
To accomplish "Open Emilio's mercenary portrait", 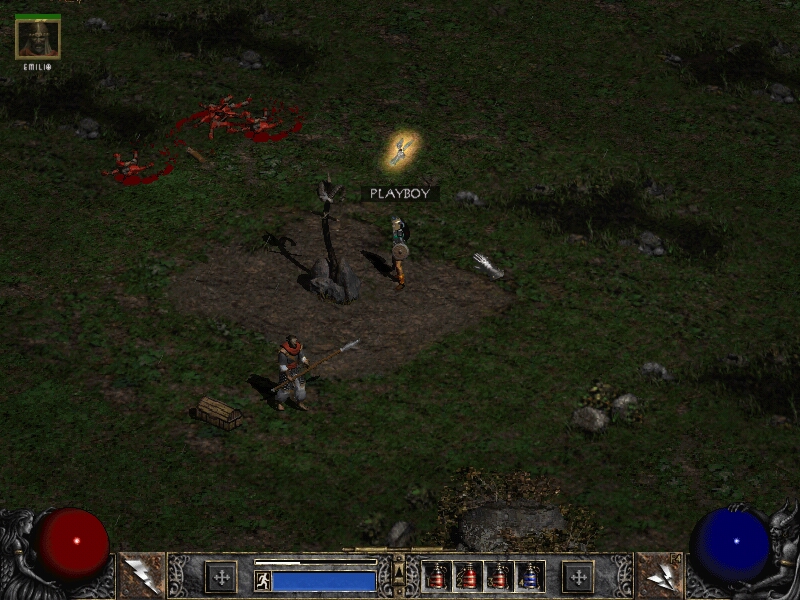I will point(38,38).
